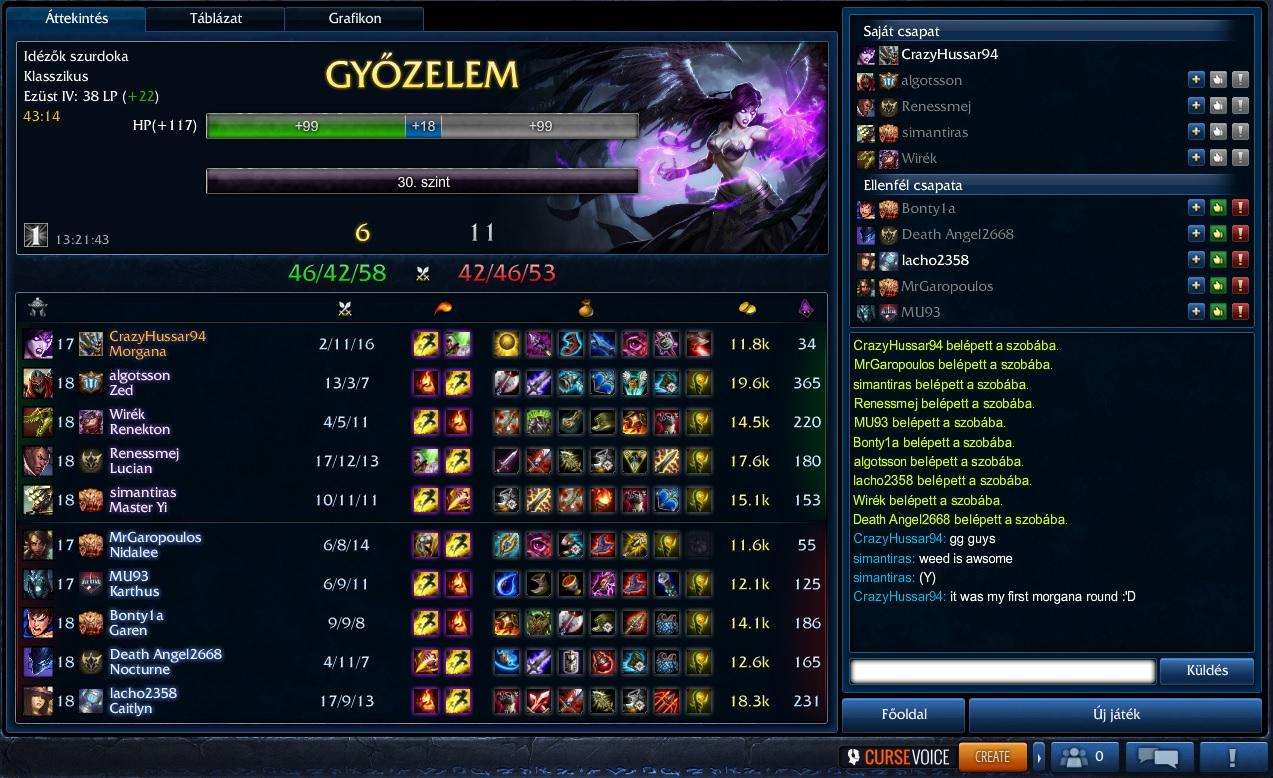Report teammate Wirék using the exclamation button
Screen dimensions: 1273x778
[1240, 158]
